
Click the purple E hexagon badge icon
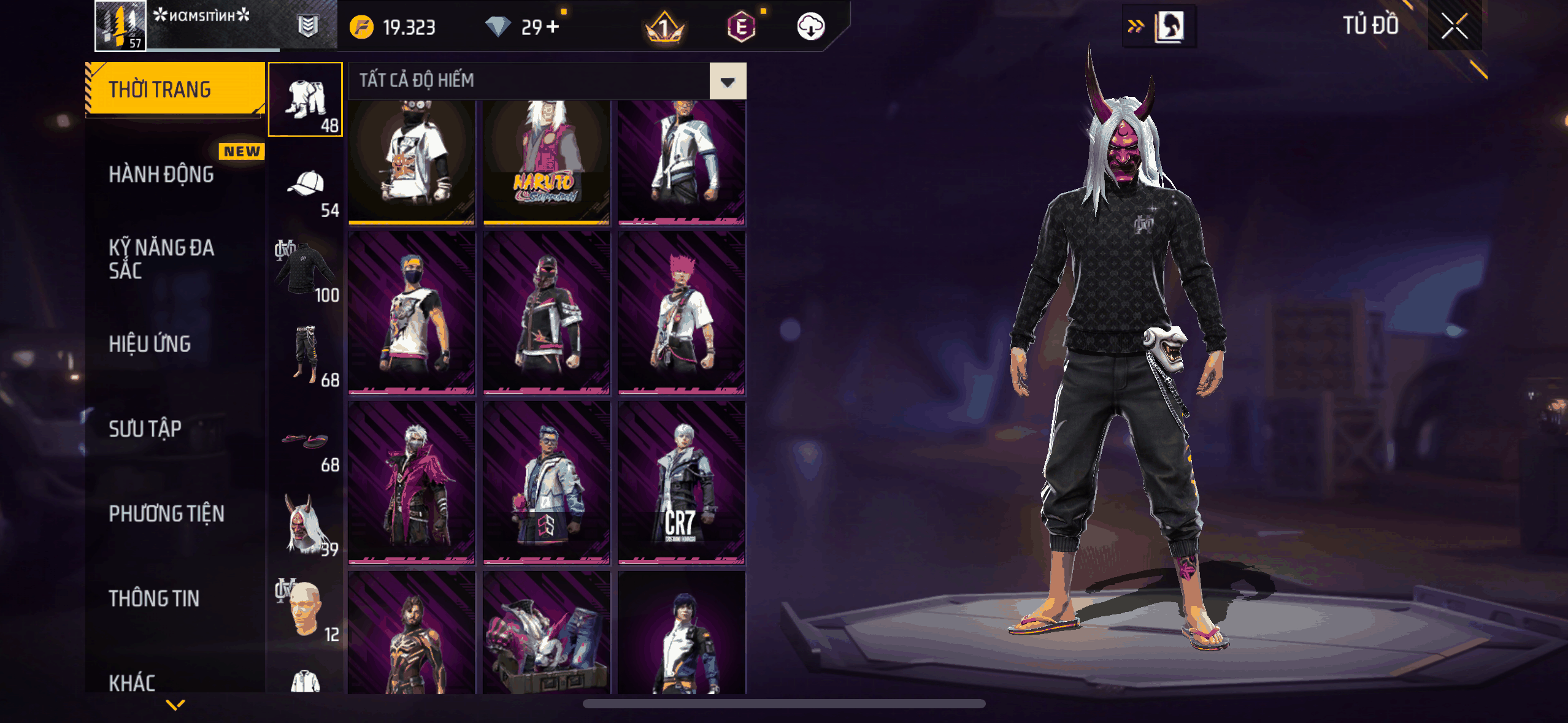[x=741, y=27]
